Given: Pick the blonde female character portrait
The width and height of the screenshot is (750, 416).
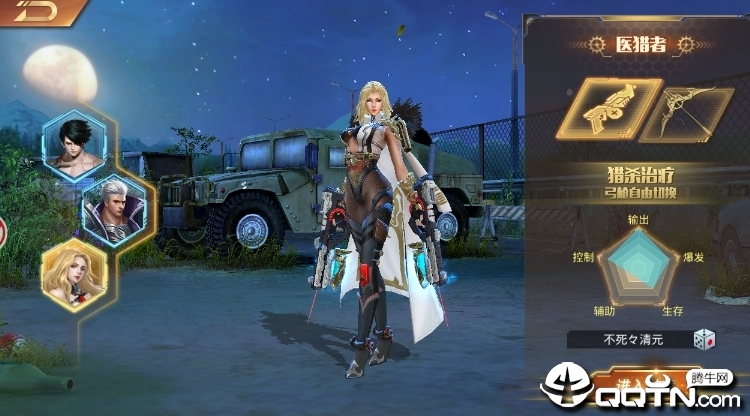Looking at the screenshot, I should point(75,273).
